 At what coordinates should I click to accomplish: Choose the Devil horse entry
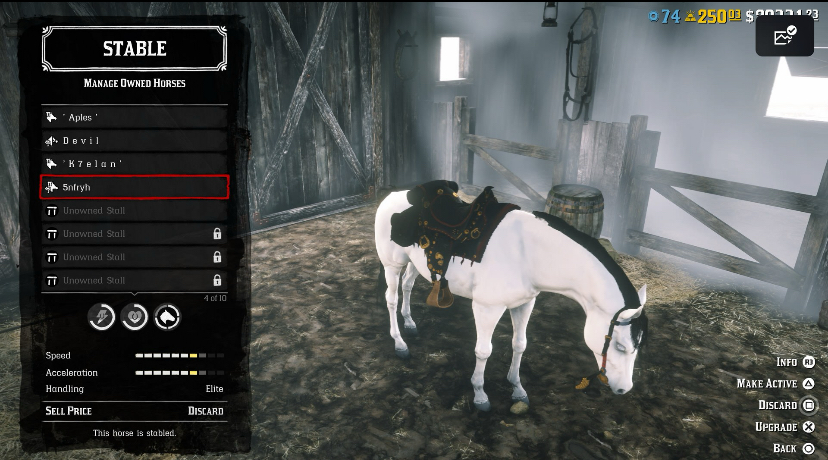(135, 141)
